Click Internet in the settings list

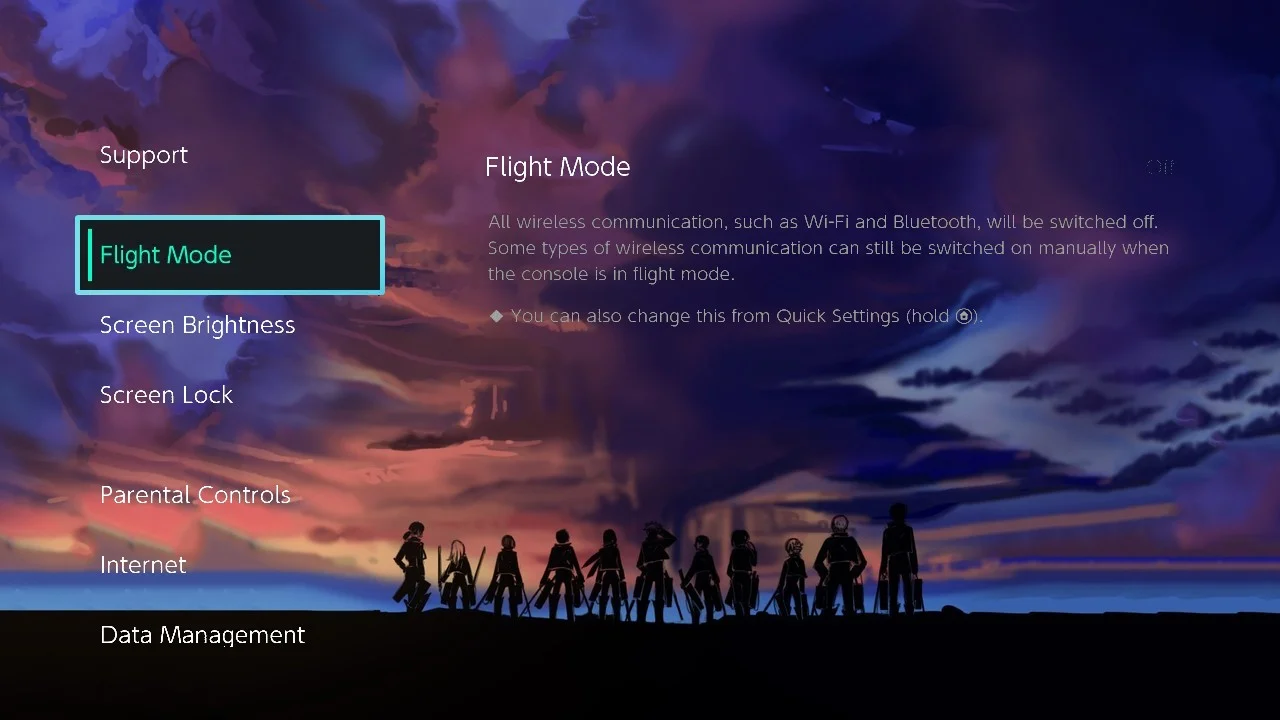pos(143,565)
